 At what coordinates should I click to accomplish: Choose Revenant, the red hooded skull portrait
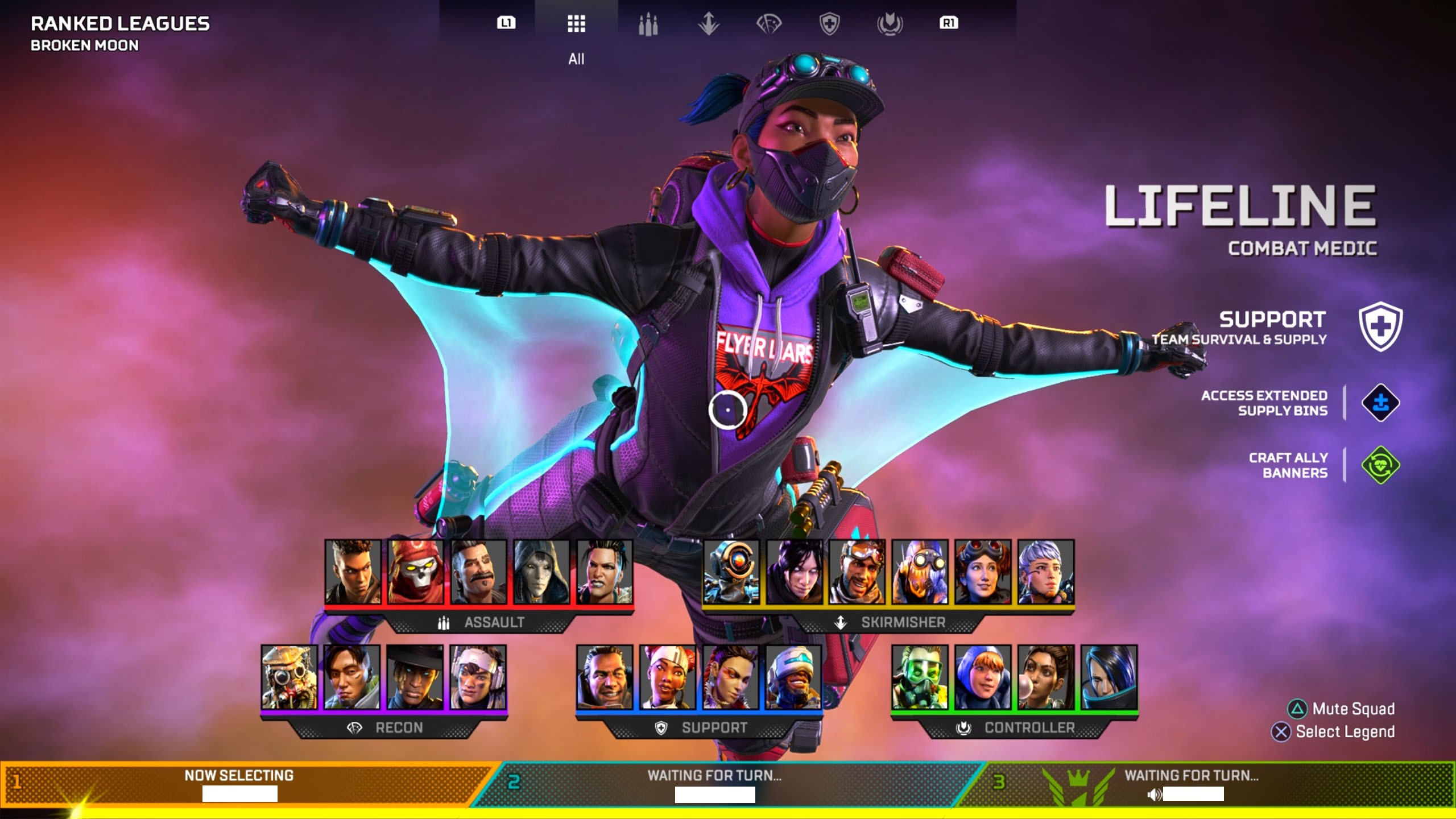click(415, 572)
